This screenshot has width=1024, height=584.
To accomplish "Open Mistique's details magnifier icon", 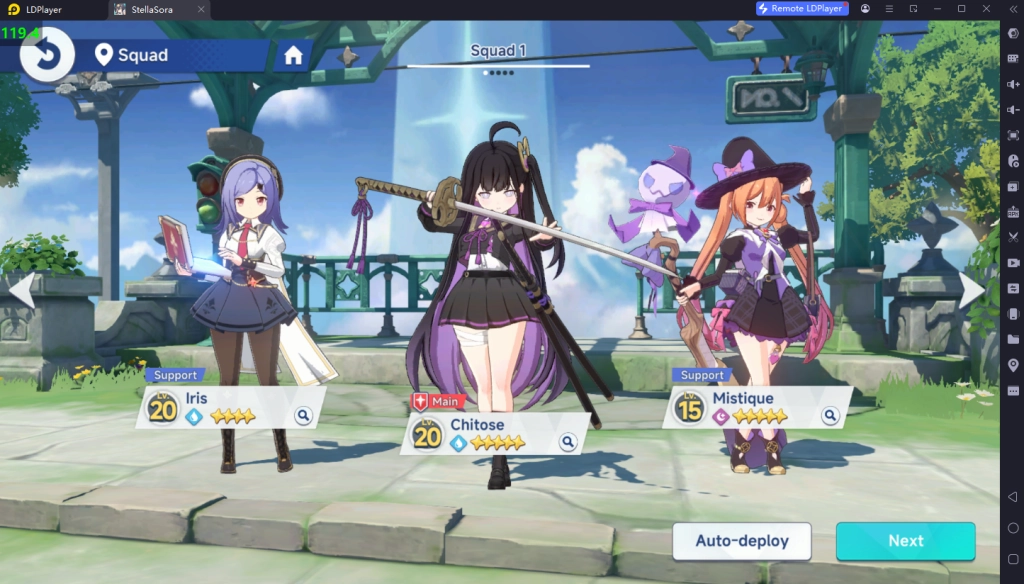I will (x=830, y=415).
